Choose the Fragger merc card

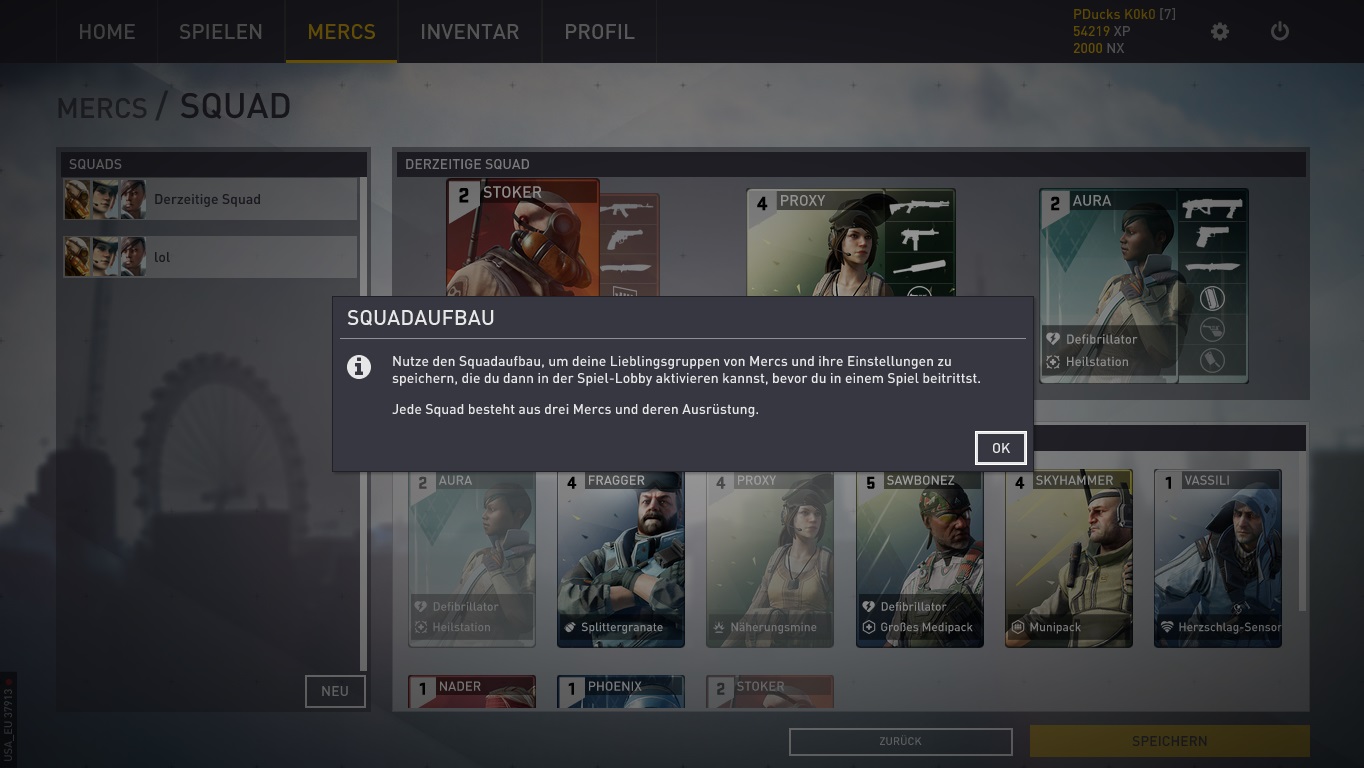pos(621,560)
